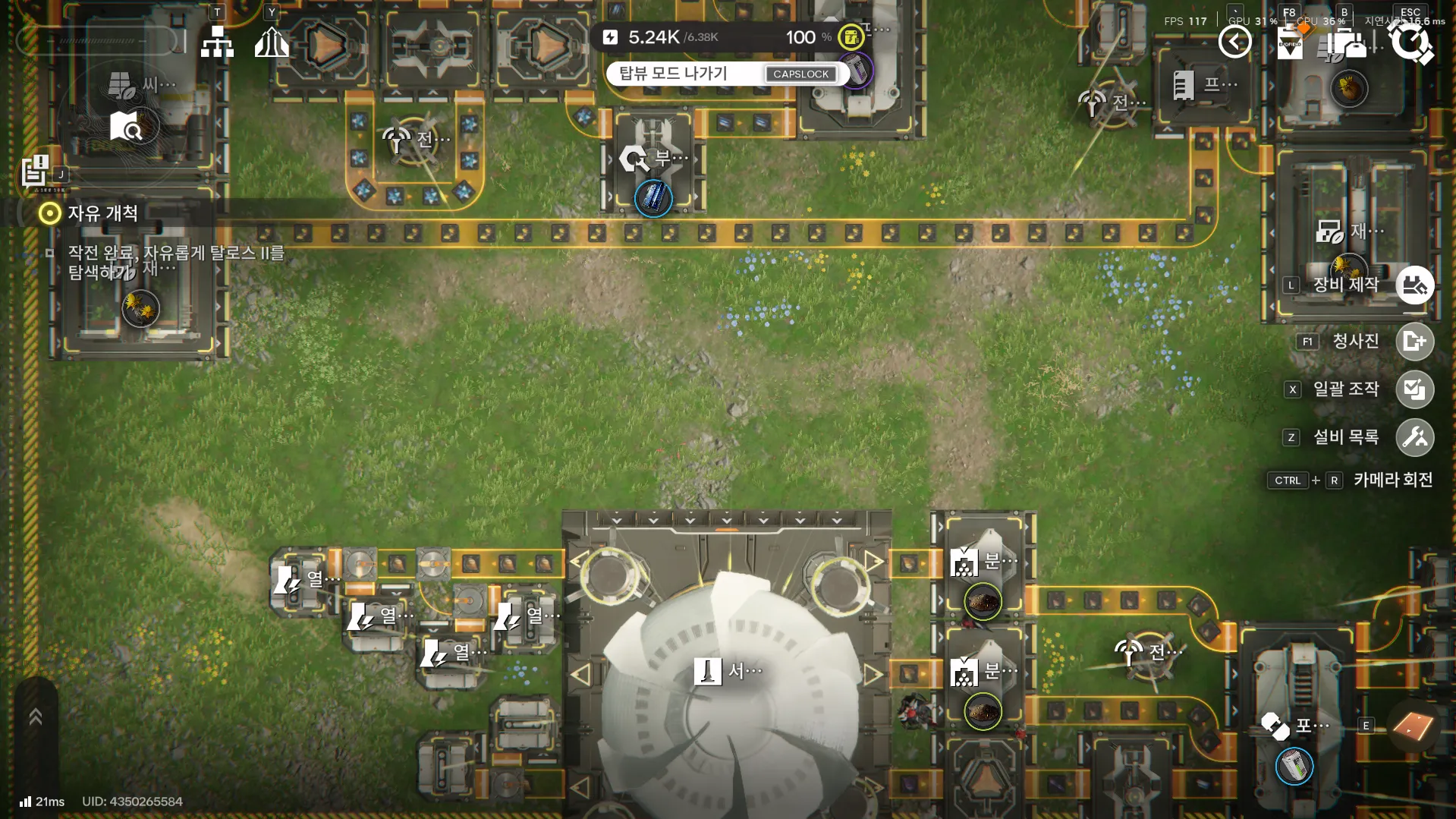Image resolution: width=1456 pixels, height=819 pixels.
Task: Open 장비 제작 equipment crafting
Action: [x=1414, y=285]
